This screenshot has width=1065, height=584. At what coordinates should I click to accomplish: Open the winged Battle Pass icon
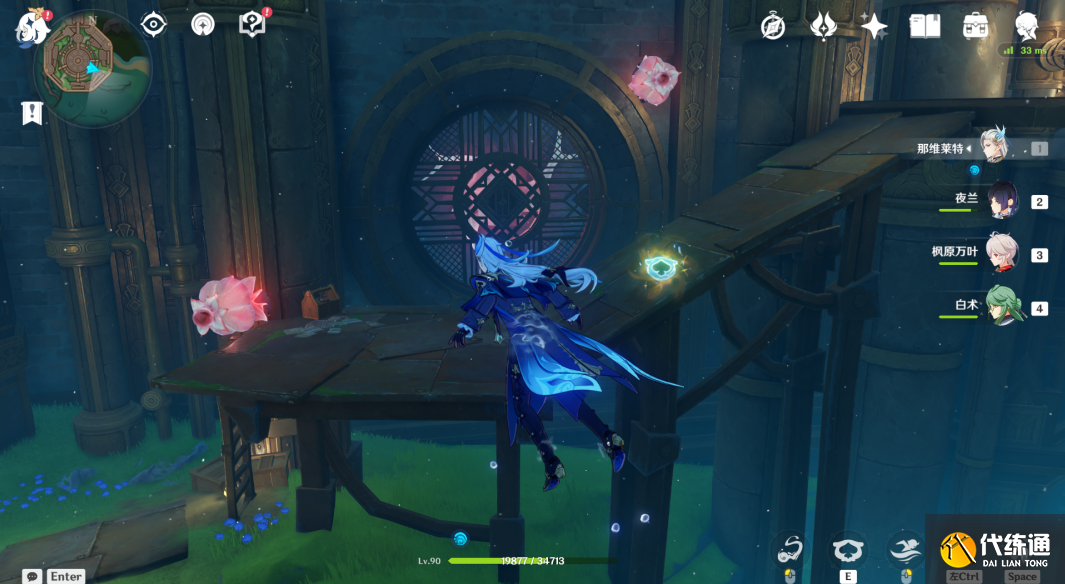(x=823, y=26)
